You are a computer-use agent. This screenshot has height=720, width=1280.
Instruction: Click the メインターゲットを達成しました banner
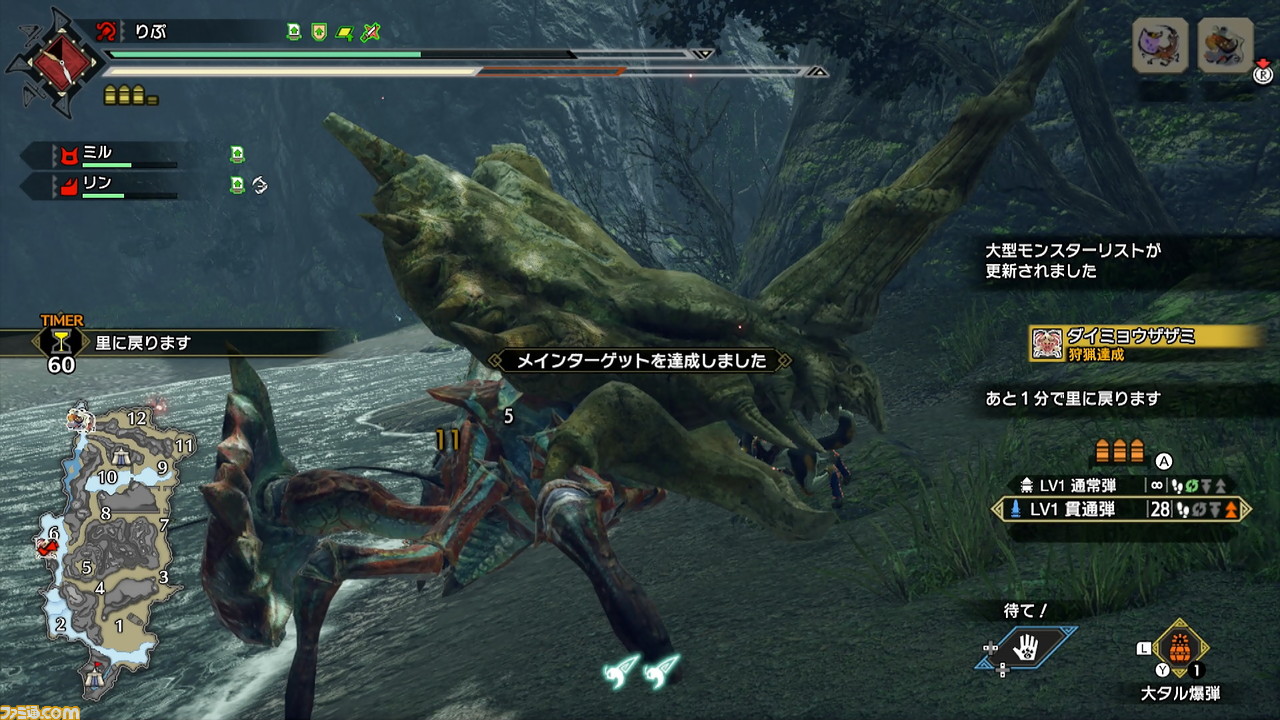click(x=640, y=360)
